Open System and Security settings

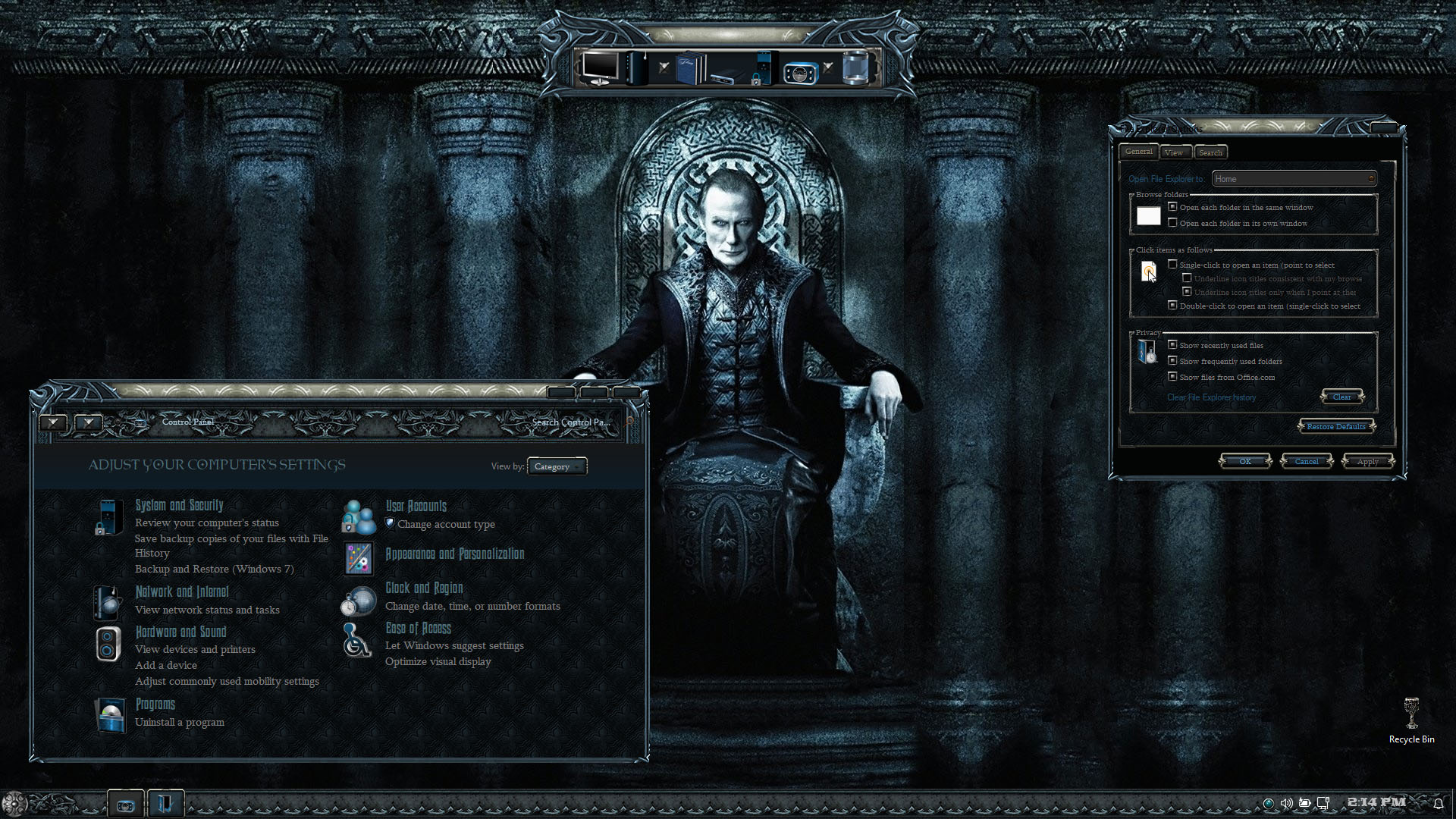(x=179, y=506)
